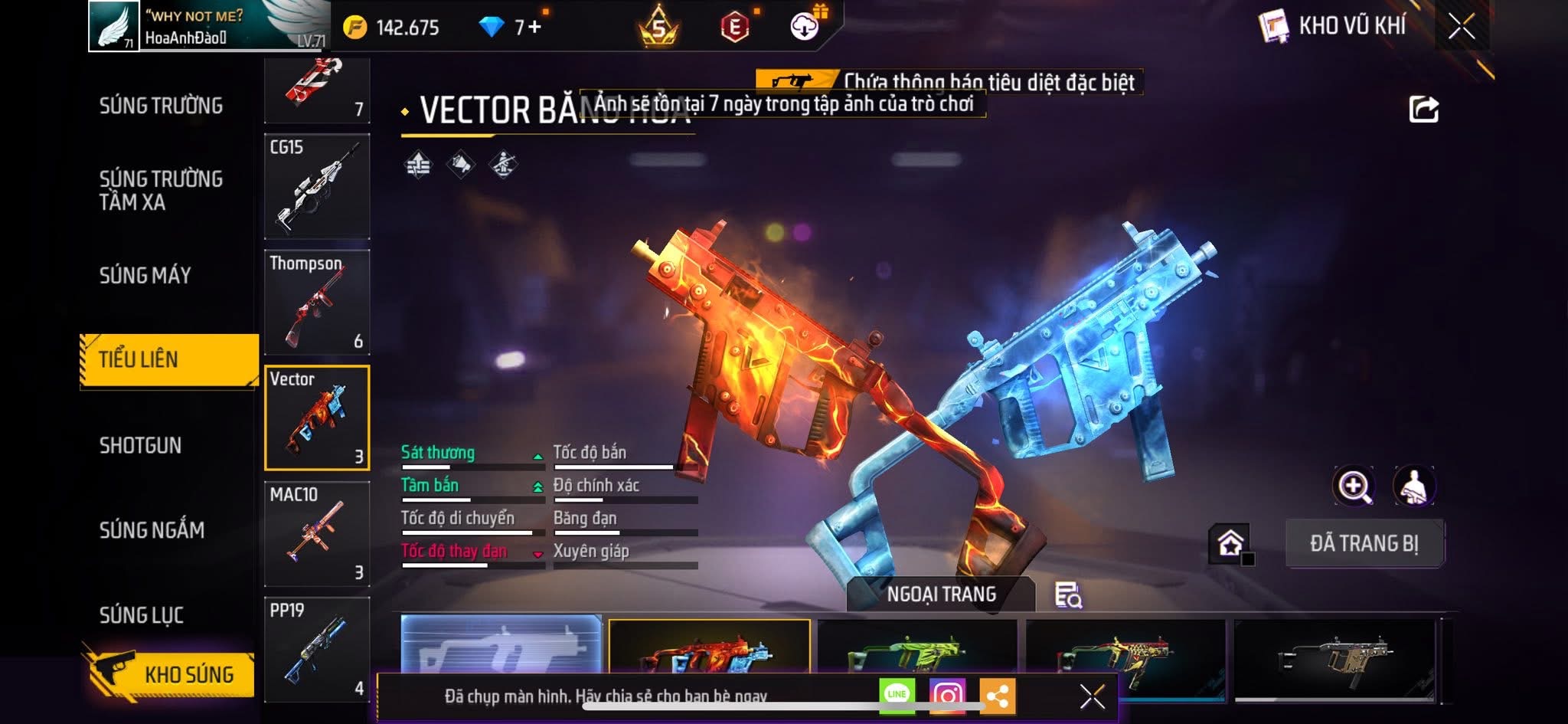Screen dimensions: 1568x724
Task: Open the NGOẠI TRANG skins tab
Action: (x=941, y=594)
